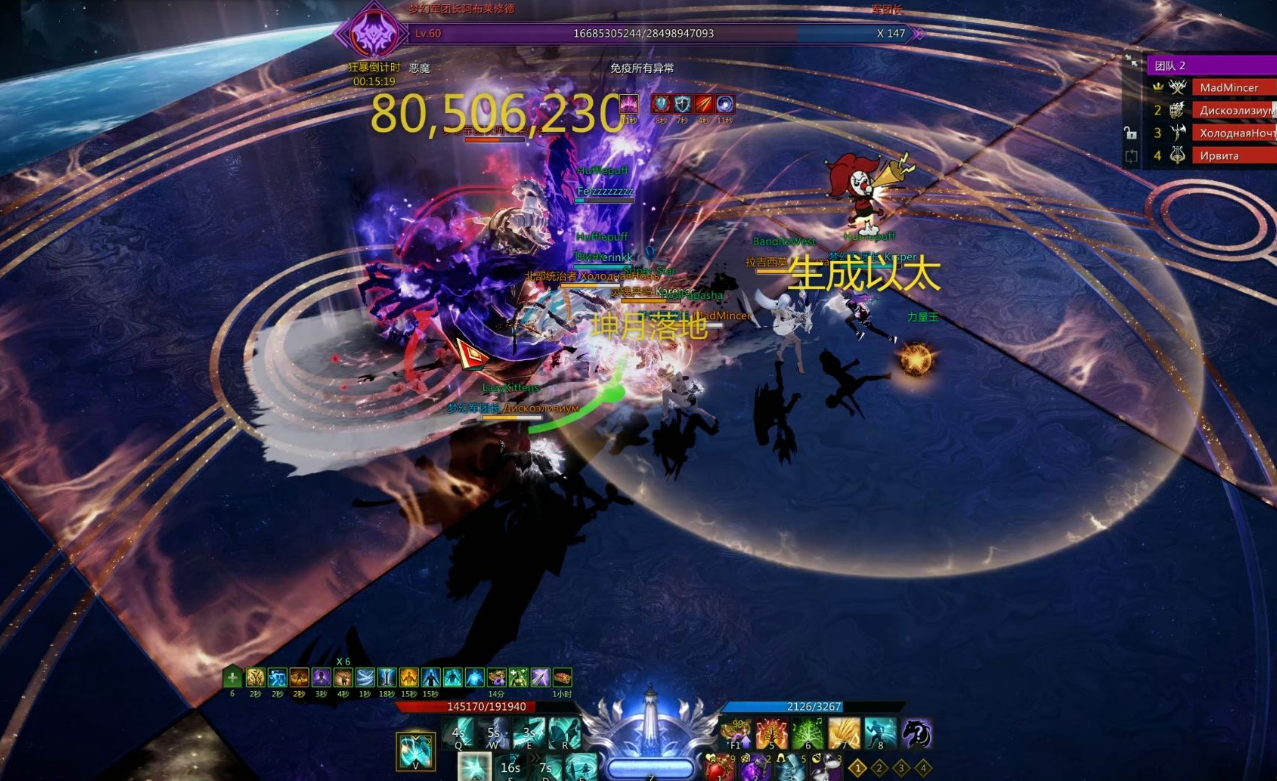Activate the W skill
The image size is (1277, 781).
[x=497, y=733]
